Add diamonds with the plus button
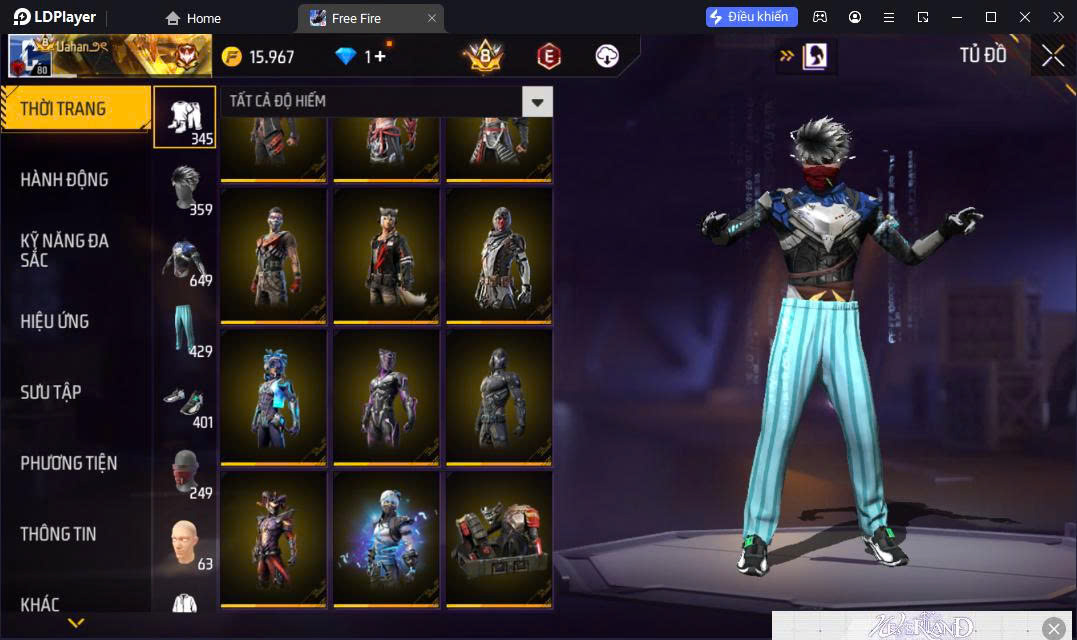The height and width of the screenshot is (640, 1077). 379,56
